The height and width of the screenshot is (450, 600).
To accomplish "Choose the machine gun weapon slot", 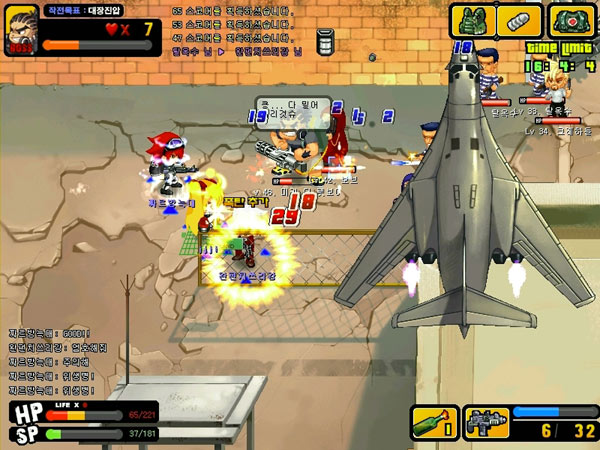I will (x=487, y=422).
